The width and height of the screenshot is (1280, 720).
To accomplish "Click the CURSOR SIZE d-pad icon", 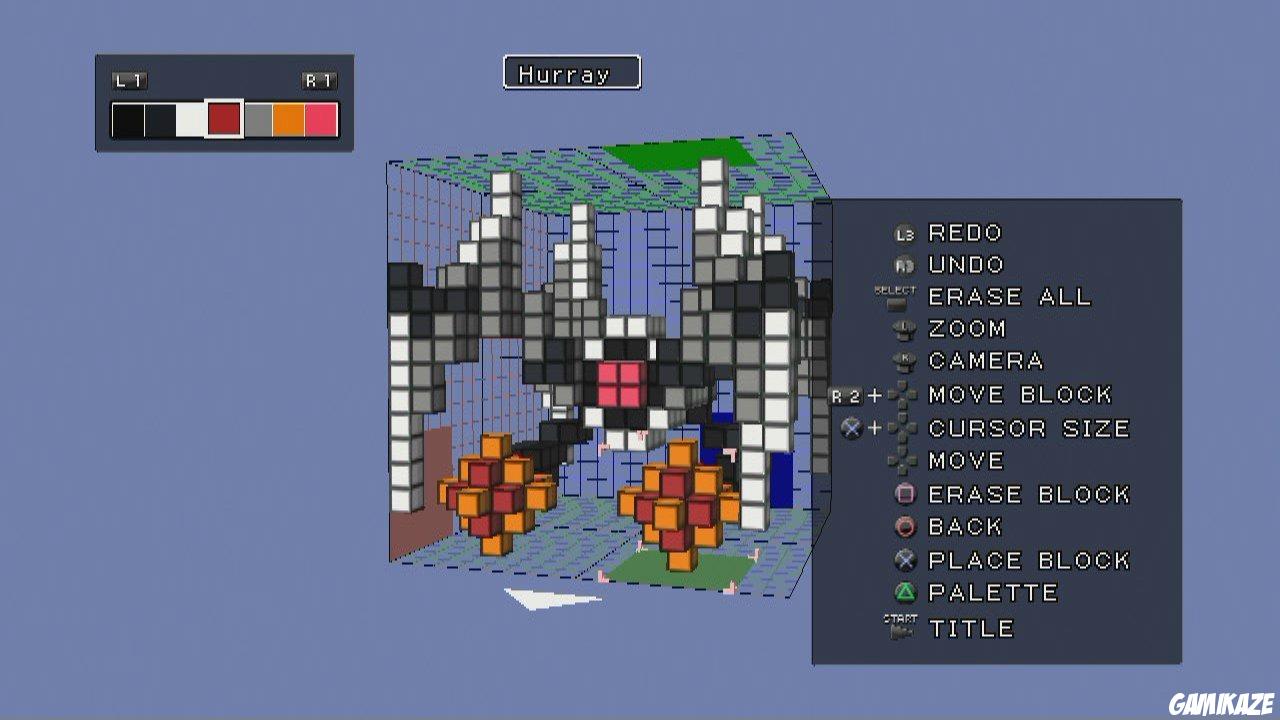I will 905,425.
